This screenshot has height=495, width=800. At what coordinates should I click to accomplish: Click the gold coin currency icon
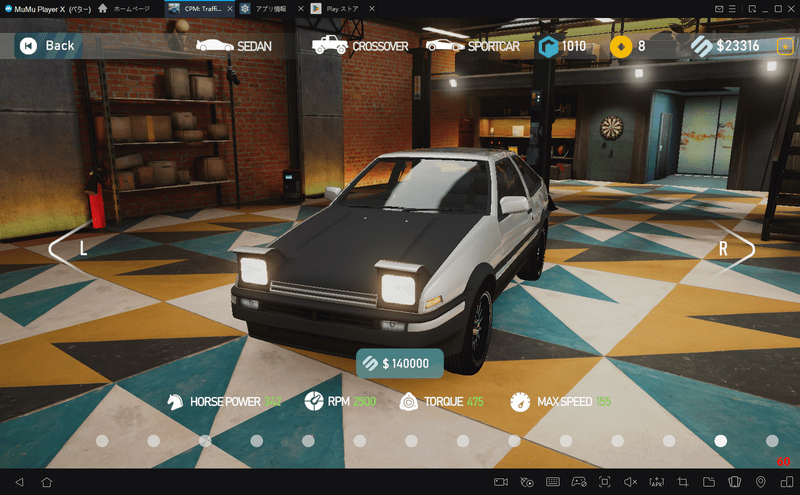(621, 45)
